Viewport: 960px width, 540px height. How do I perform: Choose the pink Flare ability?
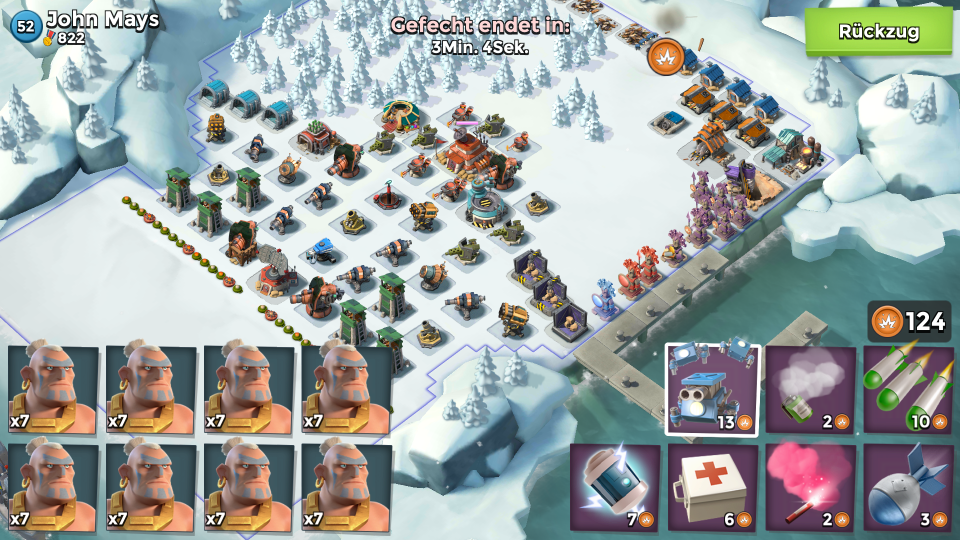pyautogui.click(x=810, y=487)
